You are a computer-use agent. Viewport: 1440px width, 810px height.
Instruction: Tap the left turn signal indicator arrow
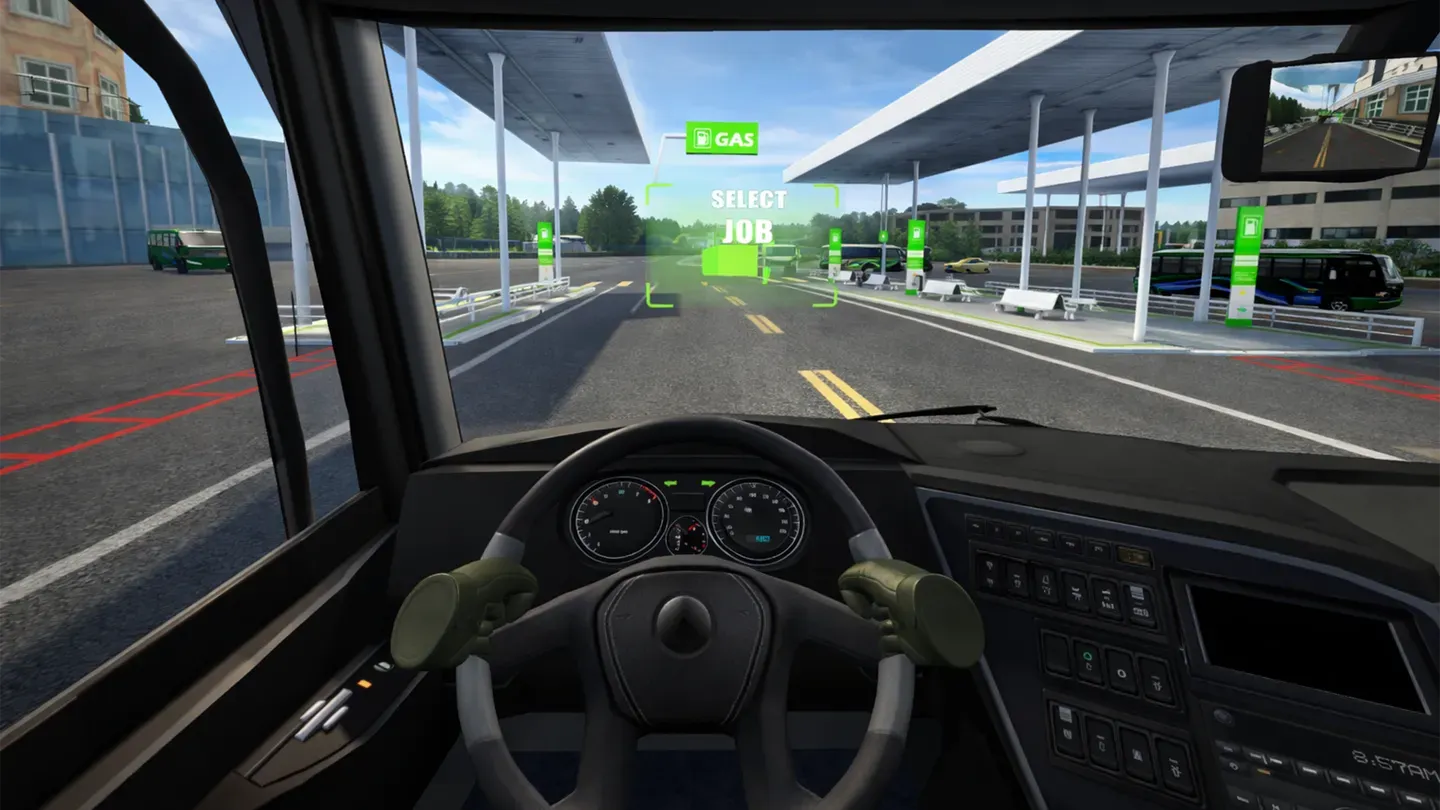(x=670, y=482)
